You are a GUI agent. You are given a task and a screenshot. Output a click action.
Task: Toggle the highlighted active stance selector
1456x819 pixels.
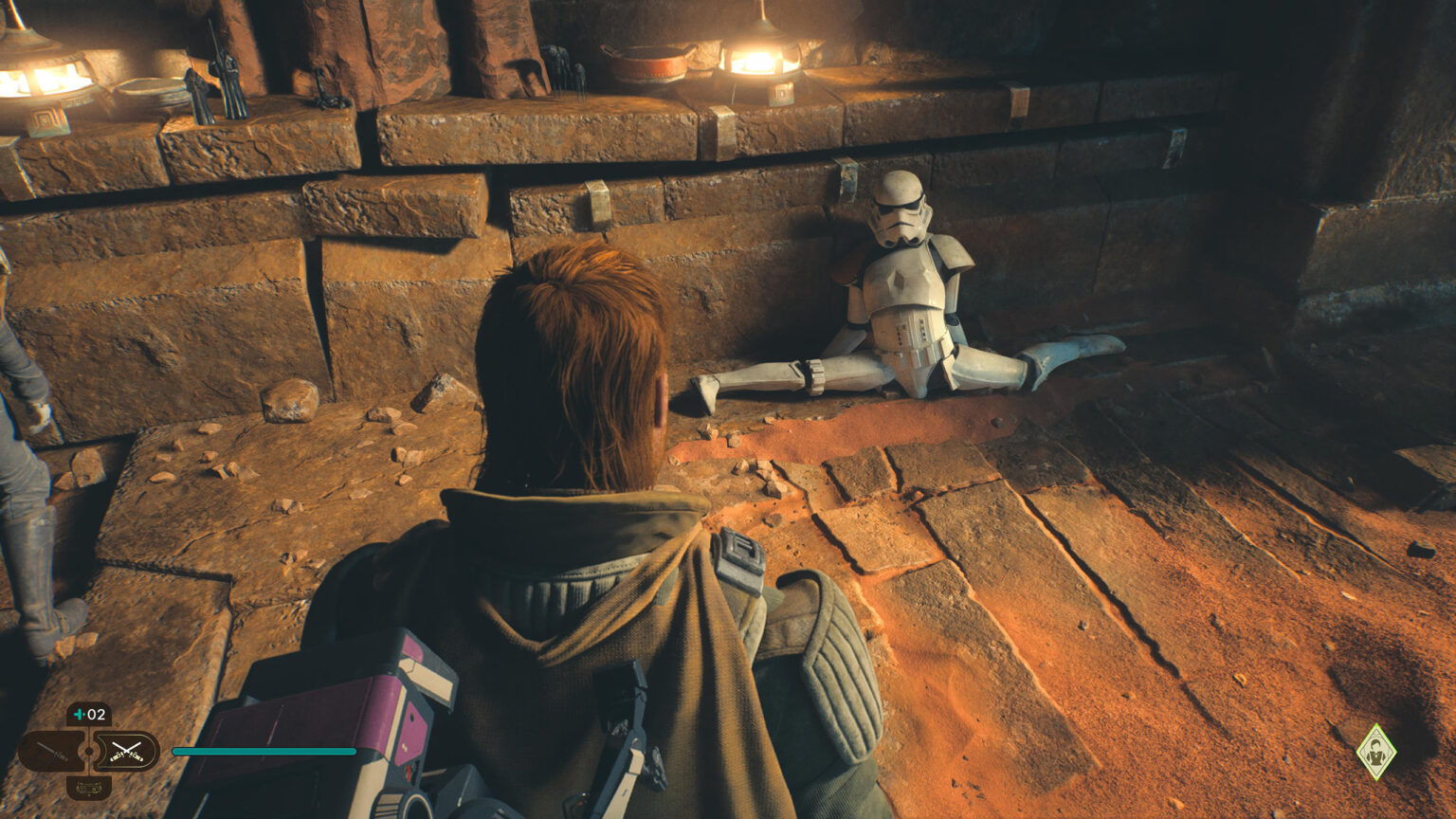[128, 751]
